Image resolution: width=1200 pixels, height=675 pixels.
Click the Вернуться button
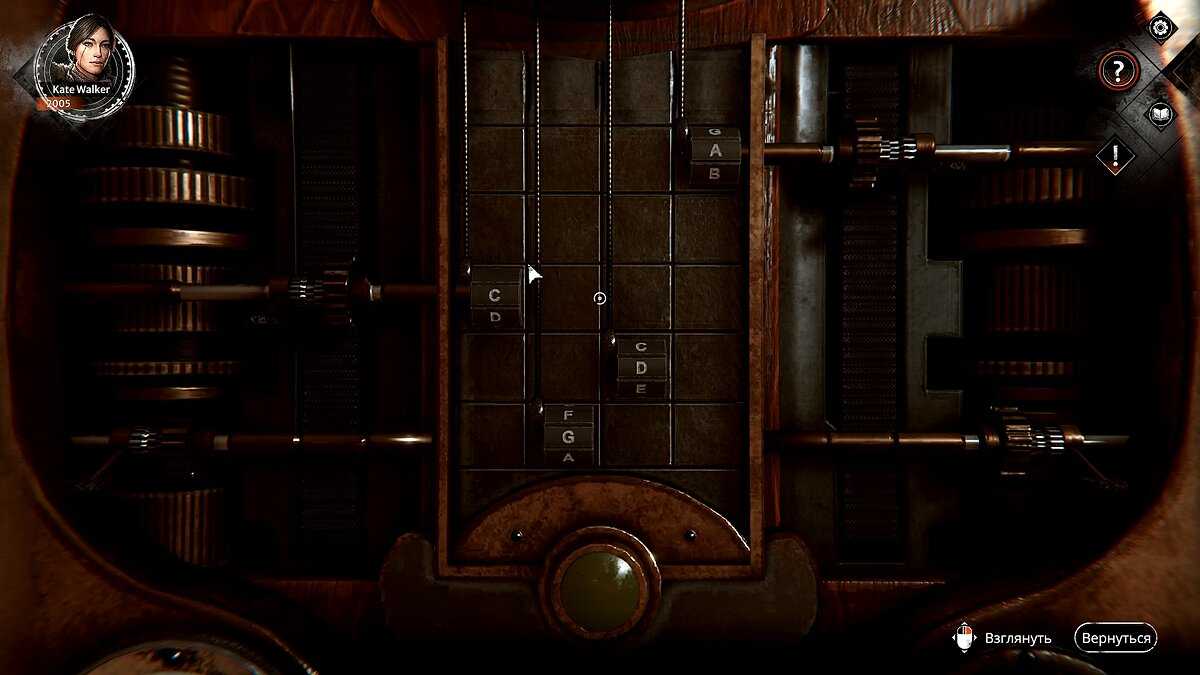(1115, 638)
